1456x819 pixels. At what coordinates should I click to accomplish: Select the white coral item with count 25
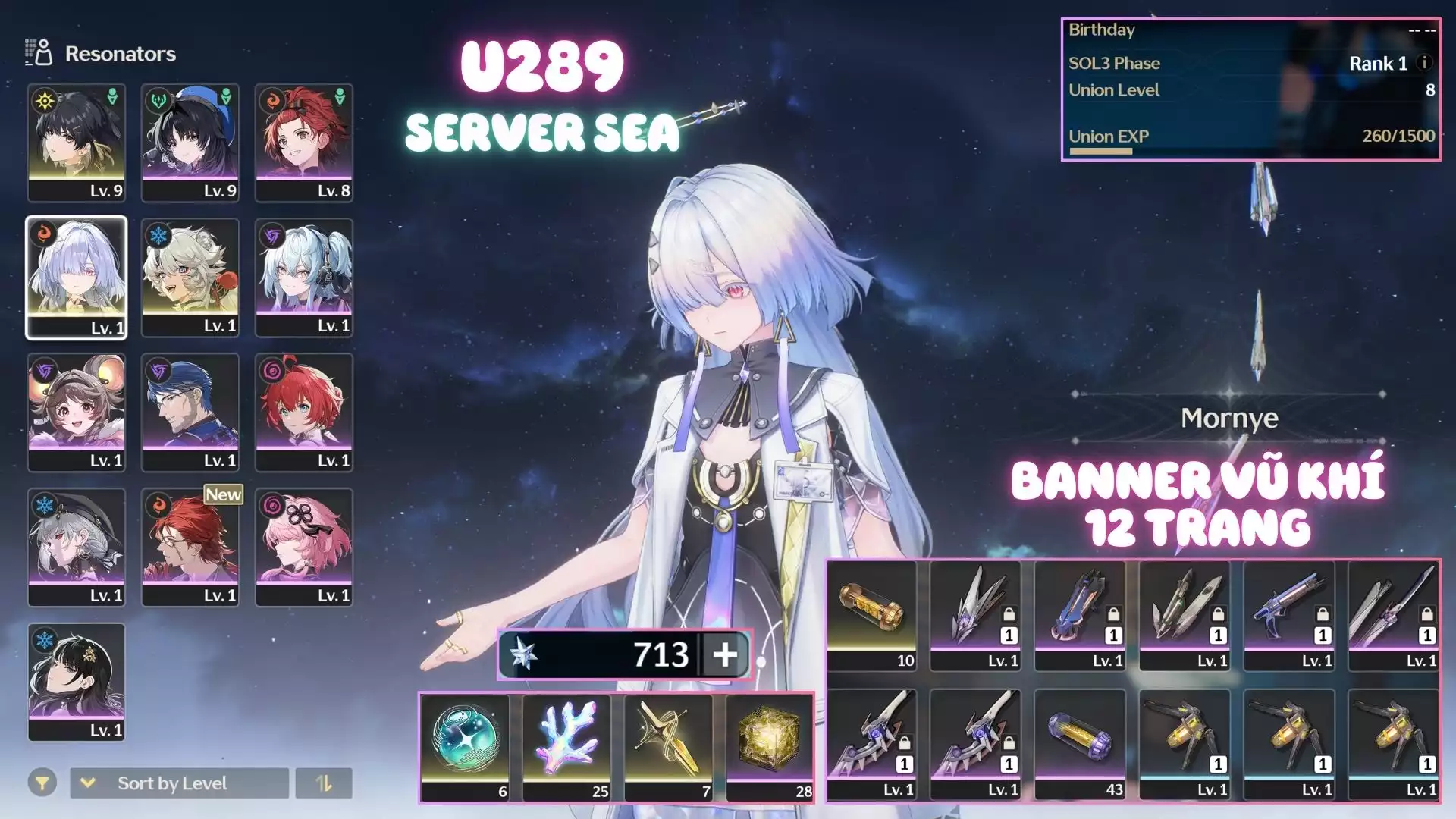click(566, 747)
